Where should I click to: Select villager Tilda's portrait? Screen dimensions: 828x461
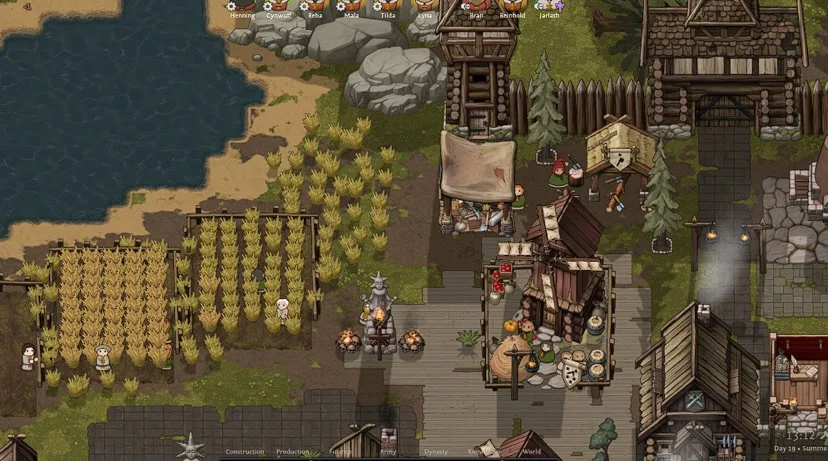(x=388, y=6)
